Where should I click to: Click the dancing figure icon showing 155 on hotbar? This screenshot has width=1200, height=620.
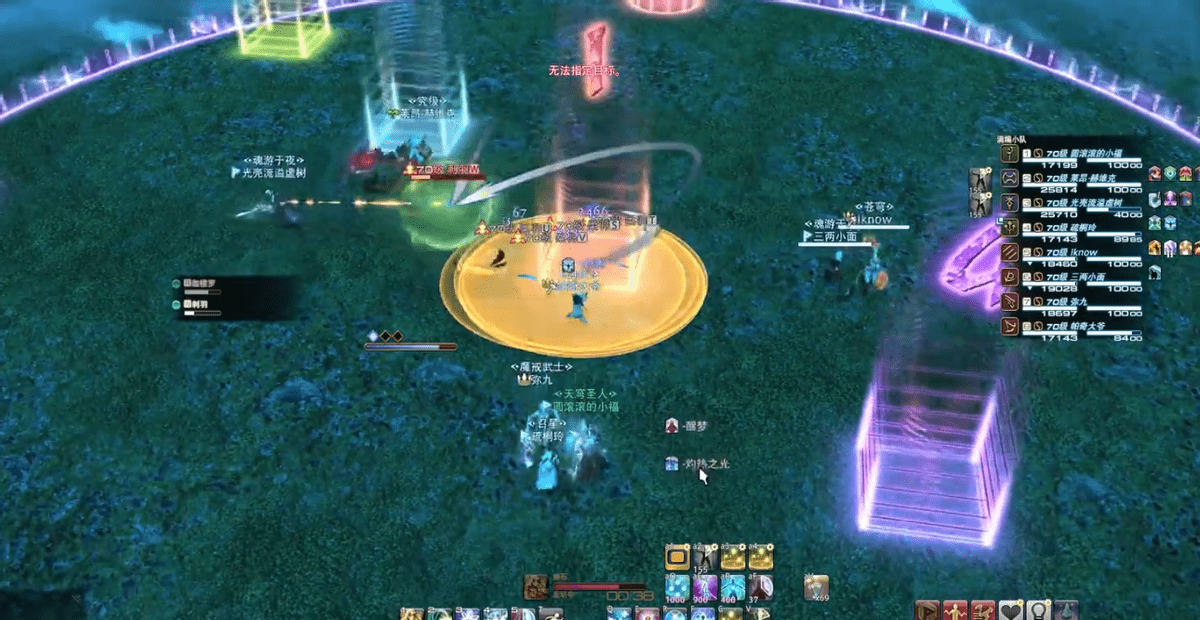[705, 558]
